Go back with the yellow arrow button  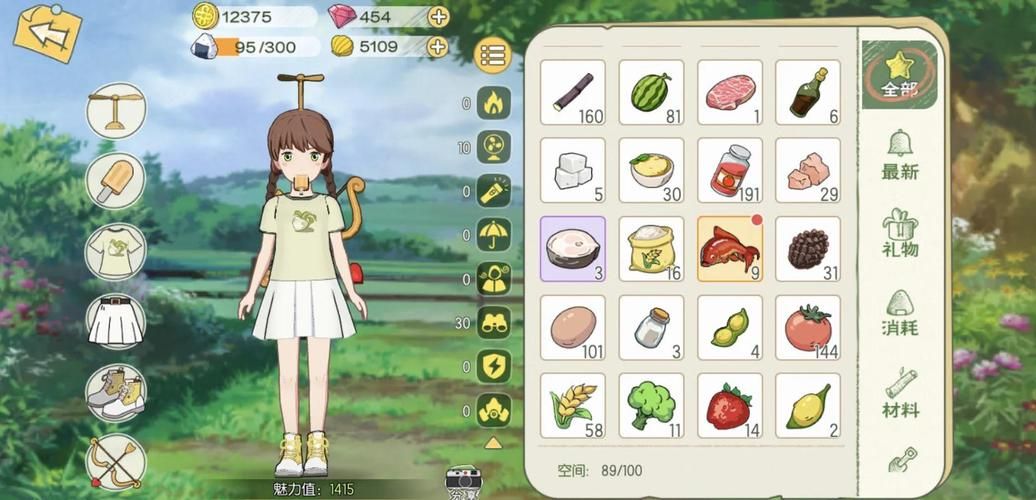click(x=47, y=33)
